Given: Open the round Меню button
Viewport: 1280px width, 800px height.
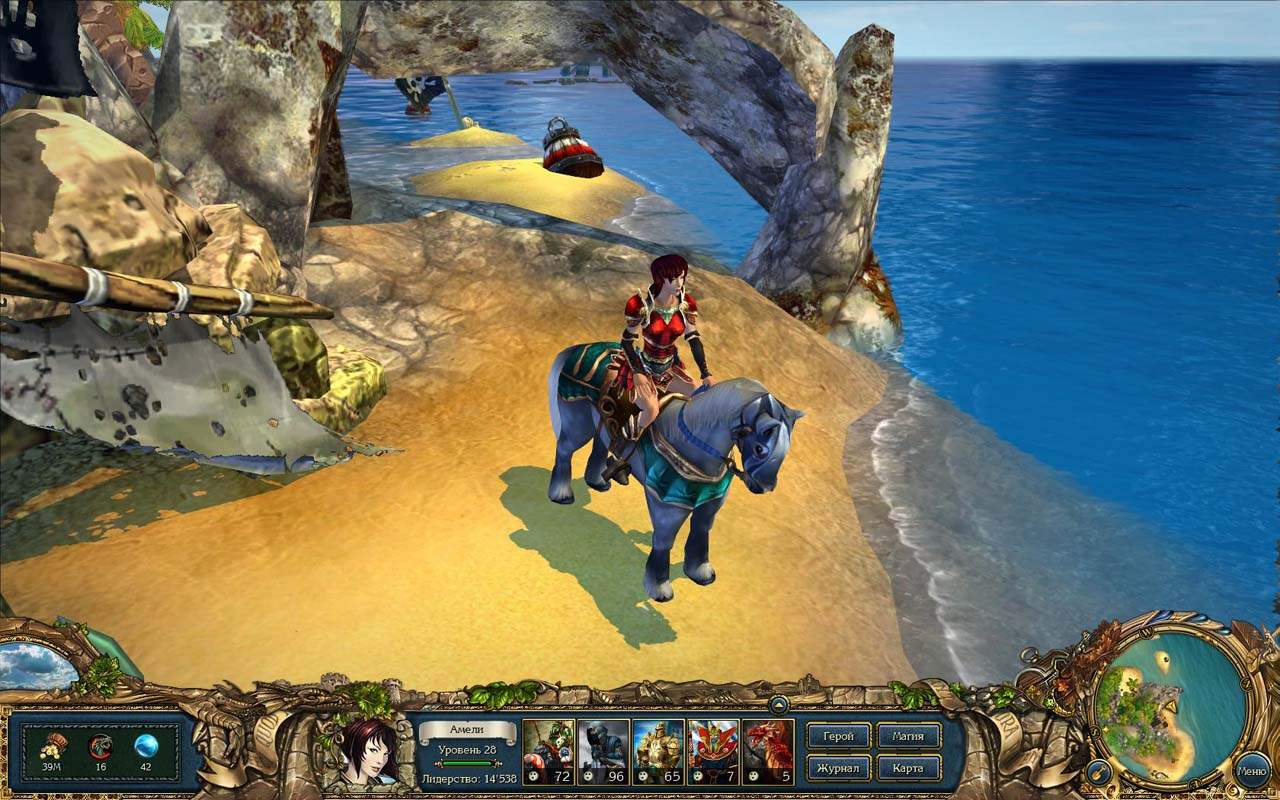Looking at the screenshot, I should point(1251,770).
